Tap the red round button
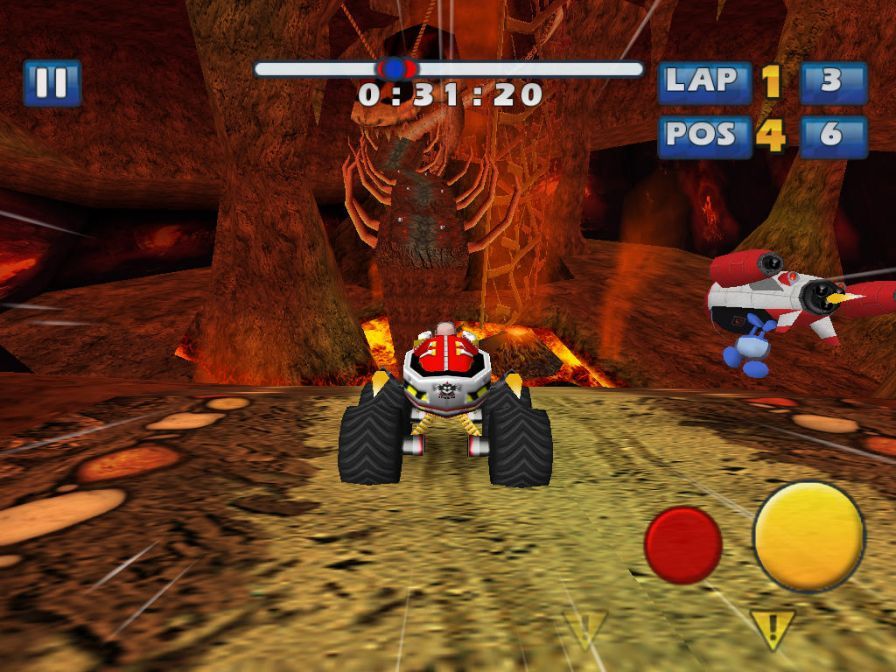The width and height of the screenshot is (896, 672). point(683,544)
